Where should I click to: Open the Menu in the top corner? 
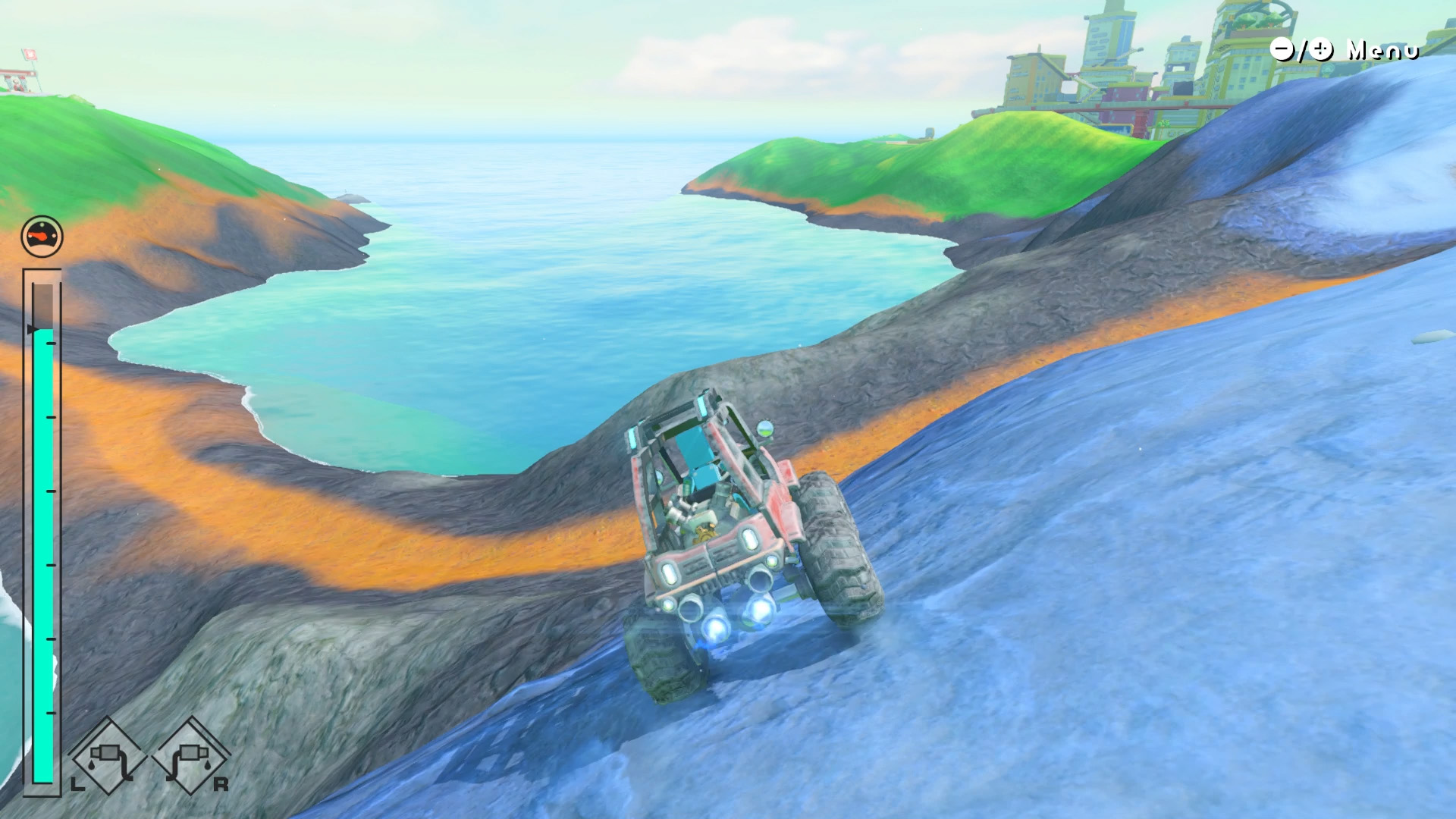click(x=1344, y=50)
